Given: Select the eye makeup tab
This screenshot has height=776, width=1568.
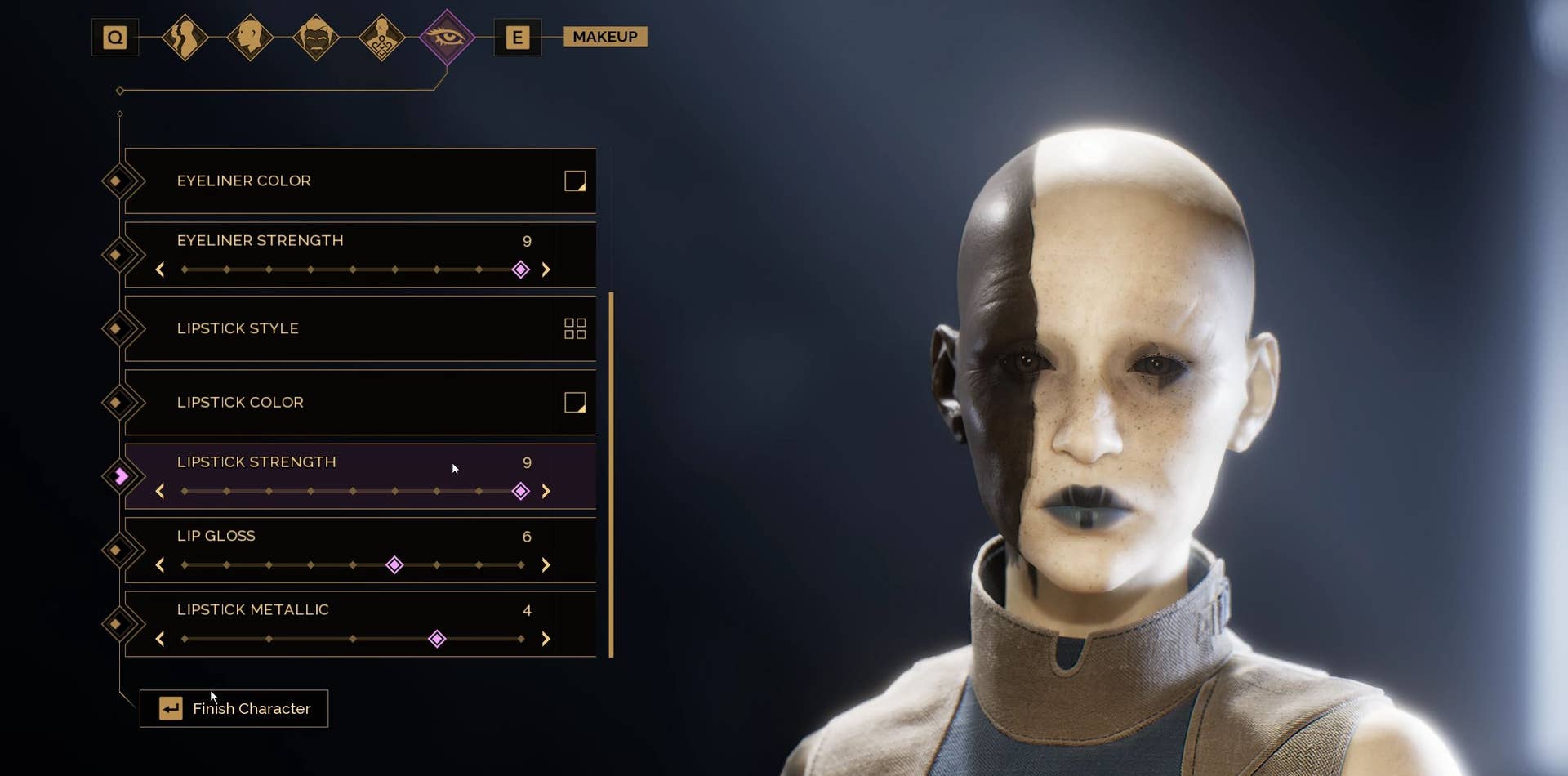Looking at the screenshot, I should coord(446,38).
